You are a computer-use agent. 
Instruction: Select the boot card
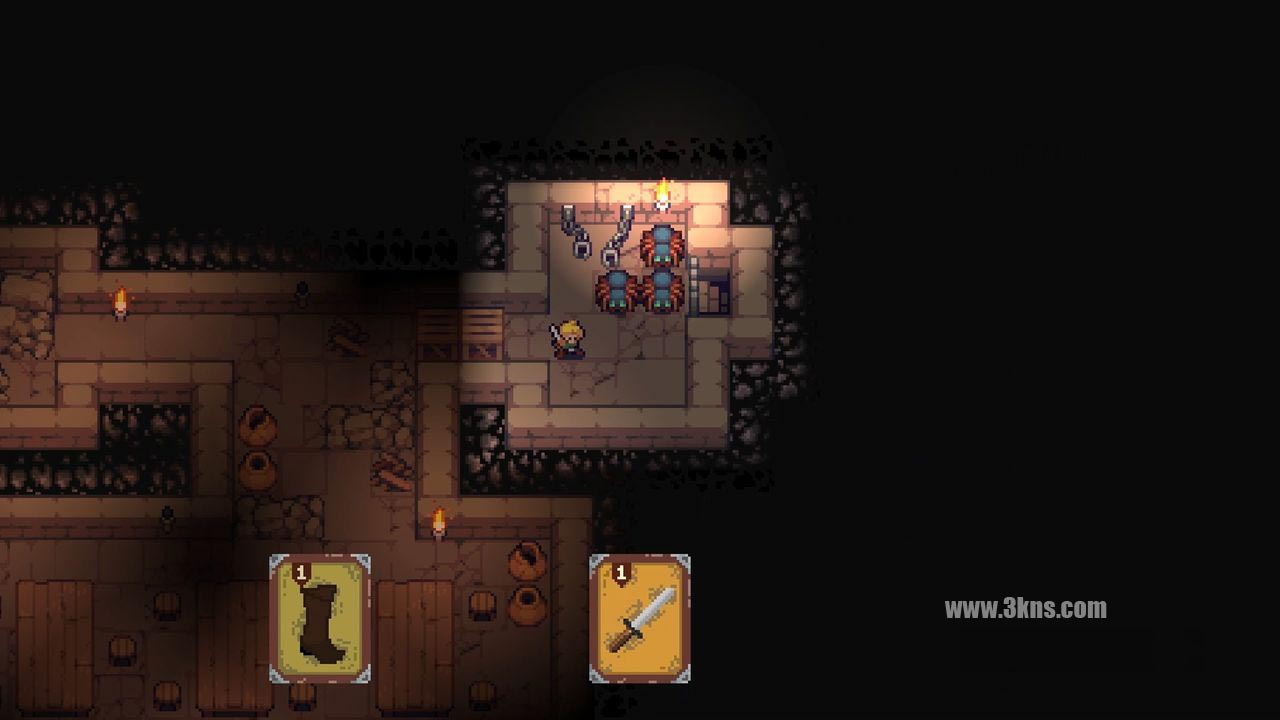(320, 619)
